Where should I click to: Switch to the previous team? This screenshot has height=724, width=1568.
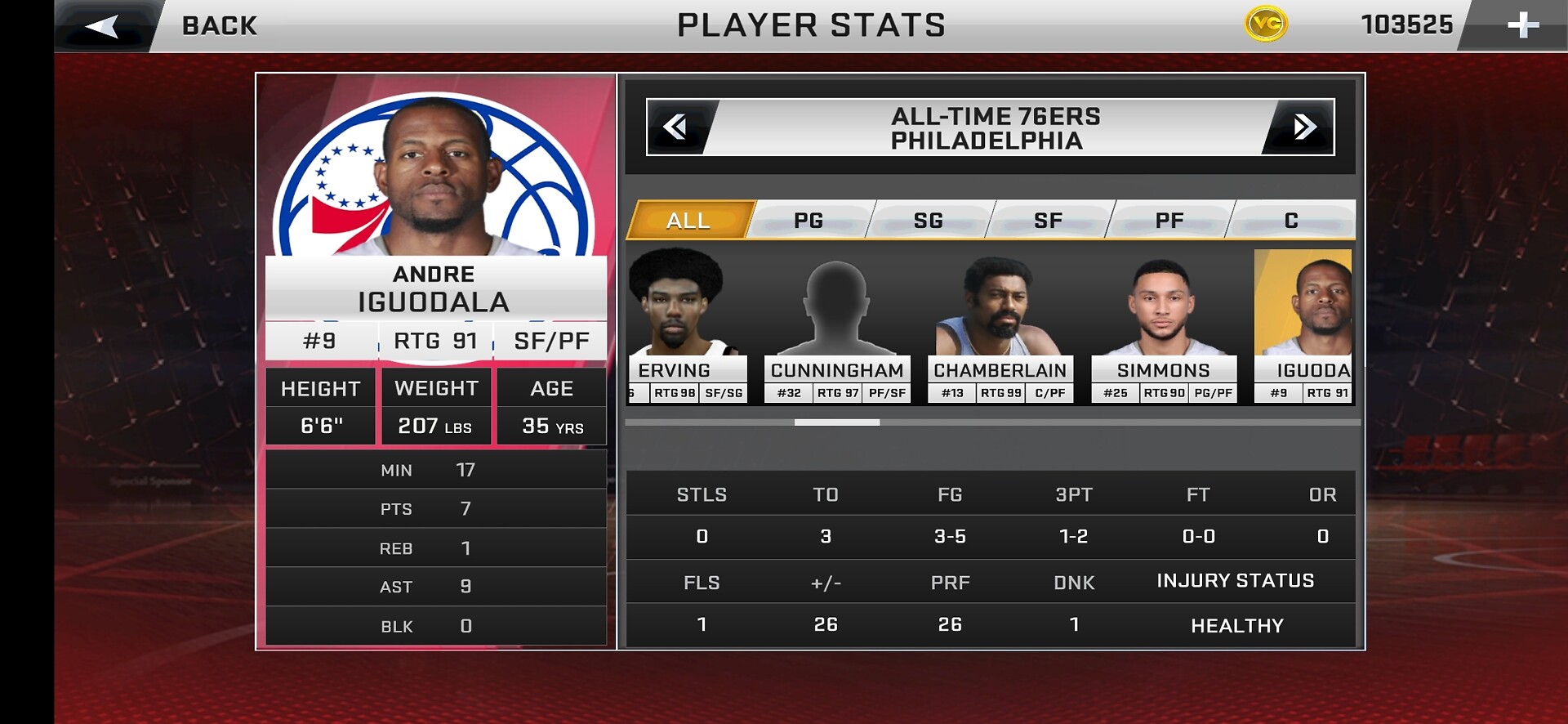675,127
